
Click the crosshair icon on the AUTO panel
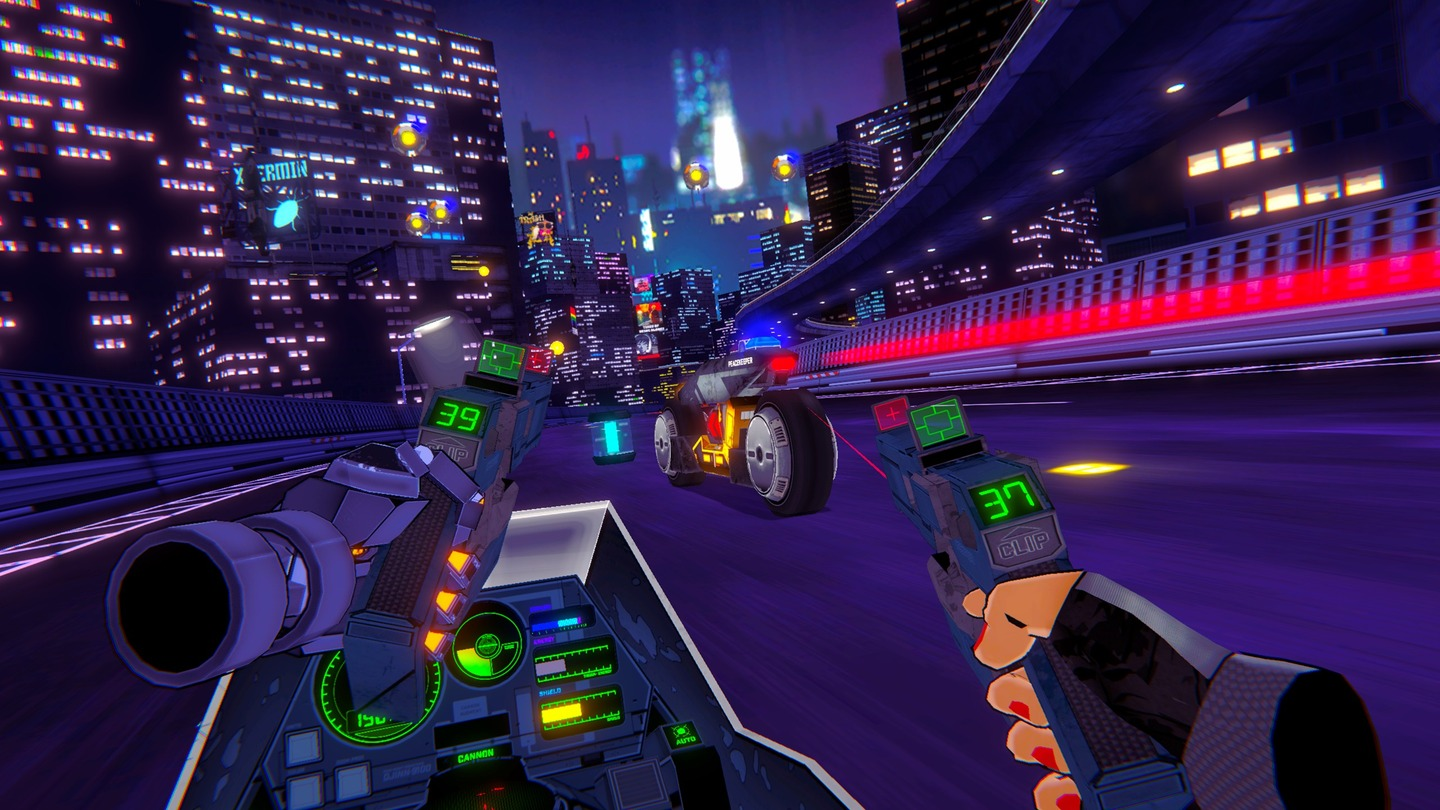point(681,730)
